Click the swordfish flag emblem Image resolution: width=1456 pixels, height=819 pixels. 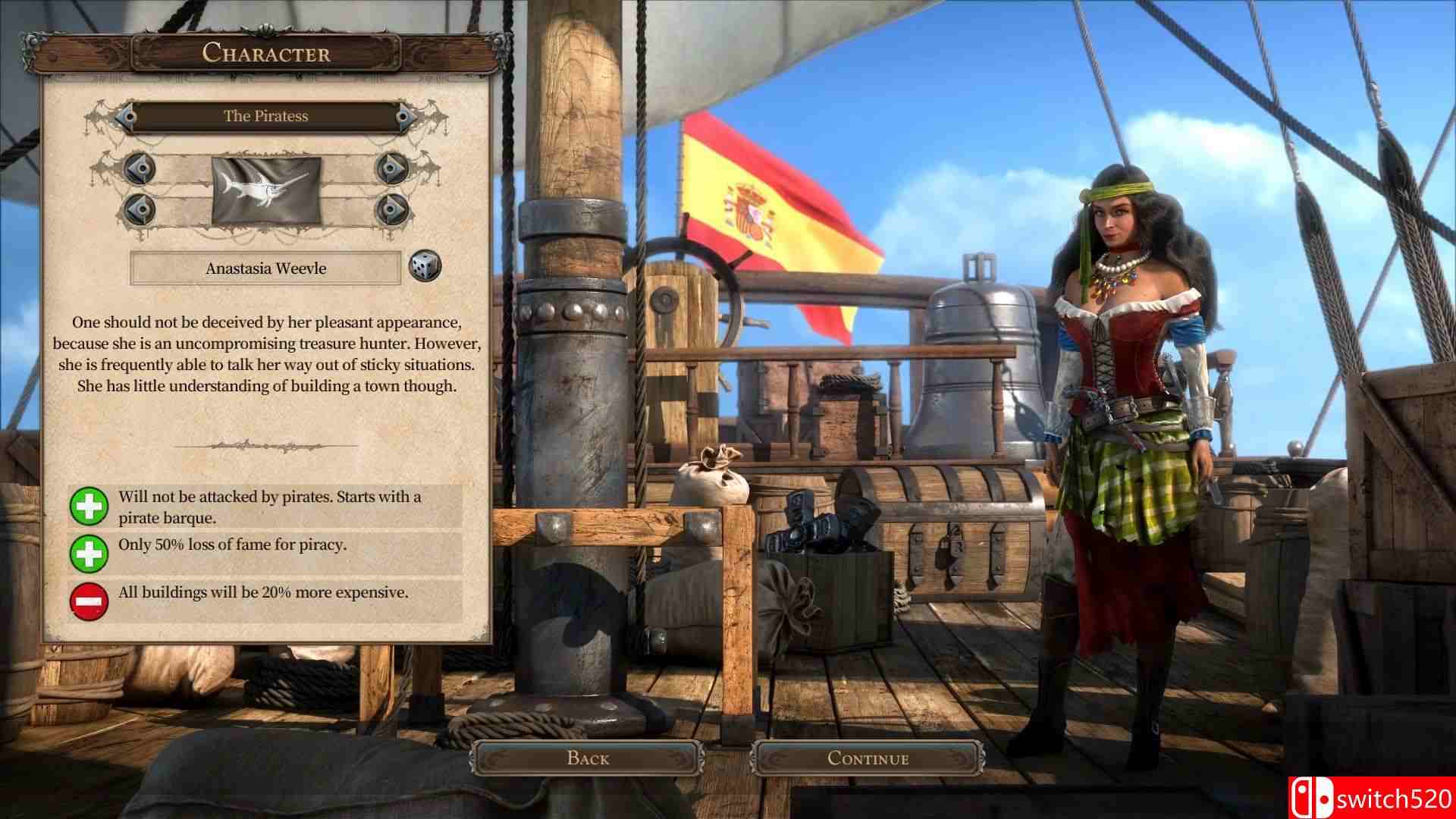pos(265,190)
